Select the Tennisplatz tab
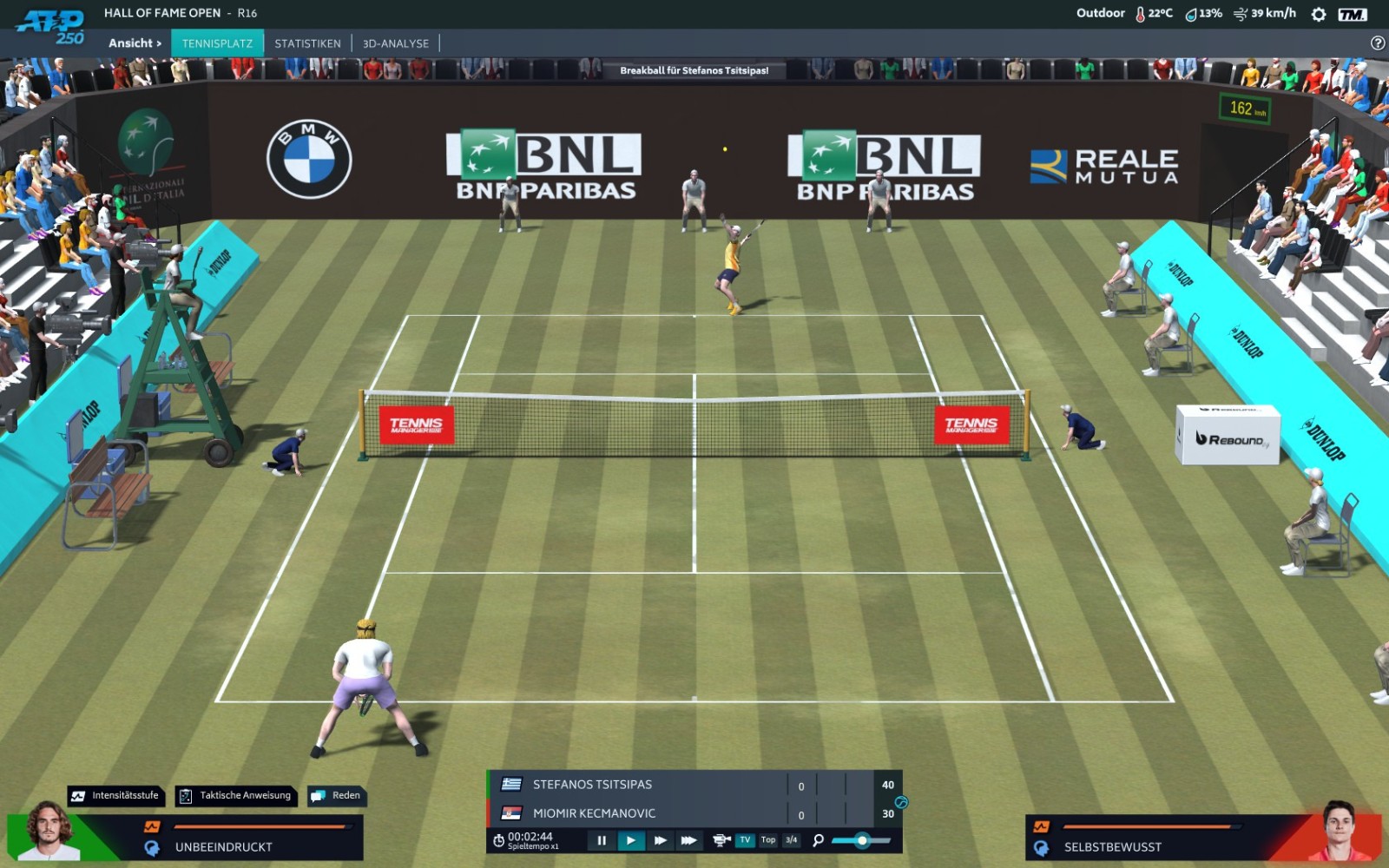This screenshot has width=1389, height=868. [217, 43]
